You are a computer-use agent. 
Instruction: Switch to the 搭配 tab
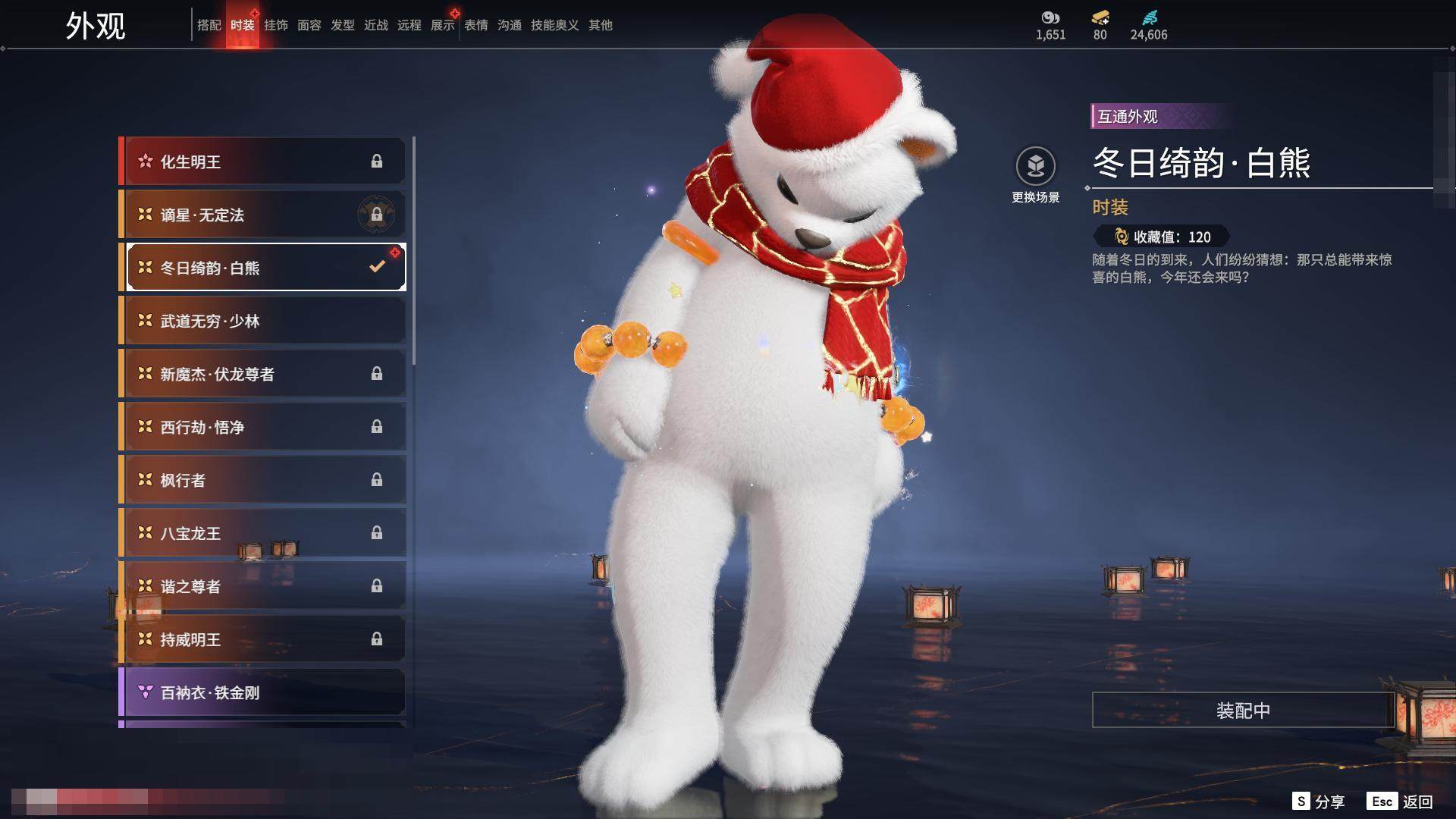pyautogui.click(x=209, y=25)
